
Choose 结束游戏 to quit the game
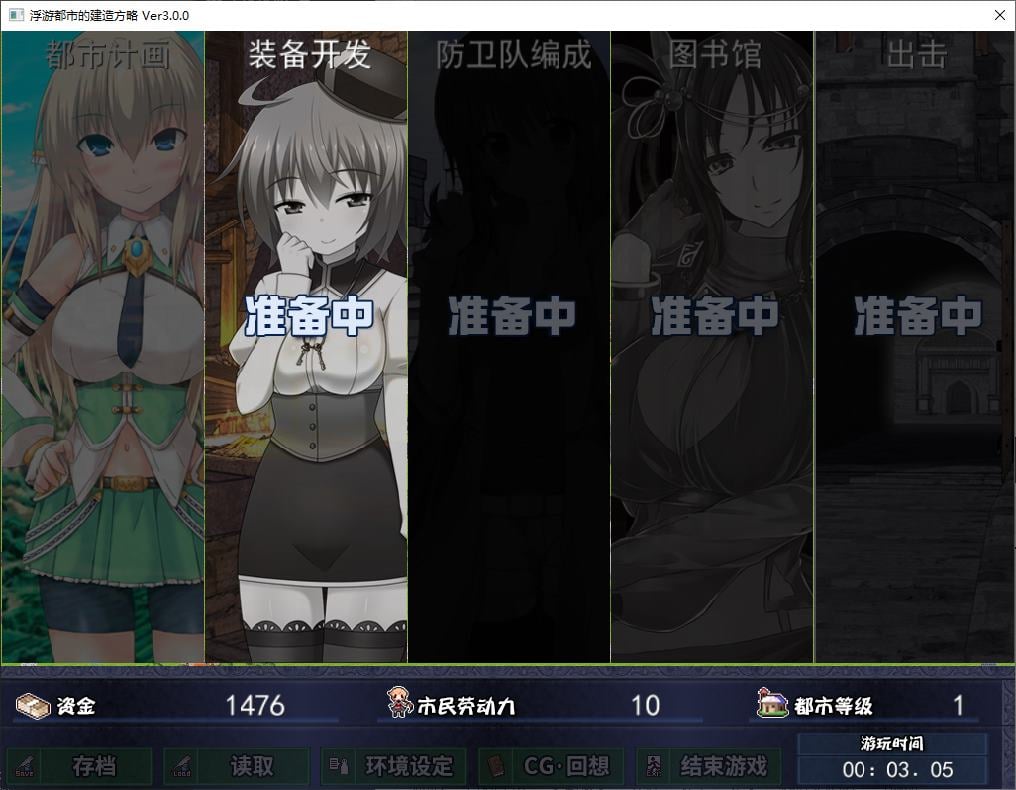click(x=709, y=767)
